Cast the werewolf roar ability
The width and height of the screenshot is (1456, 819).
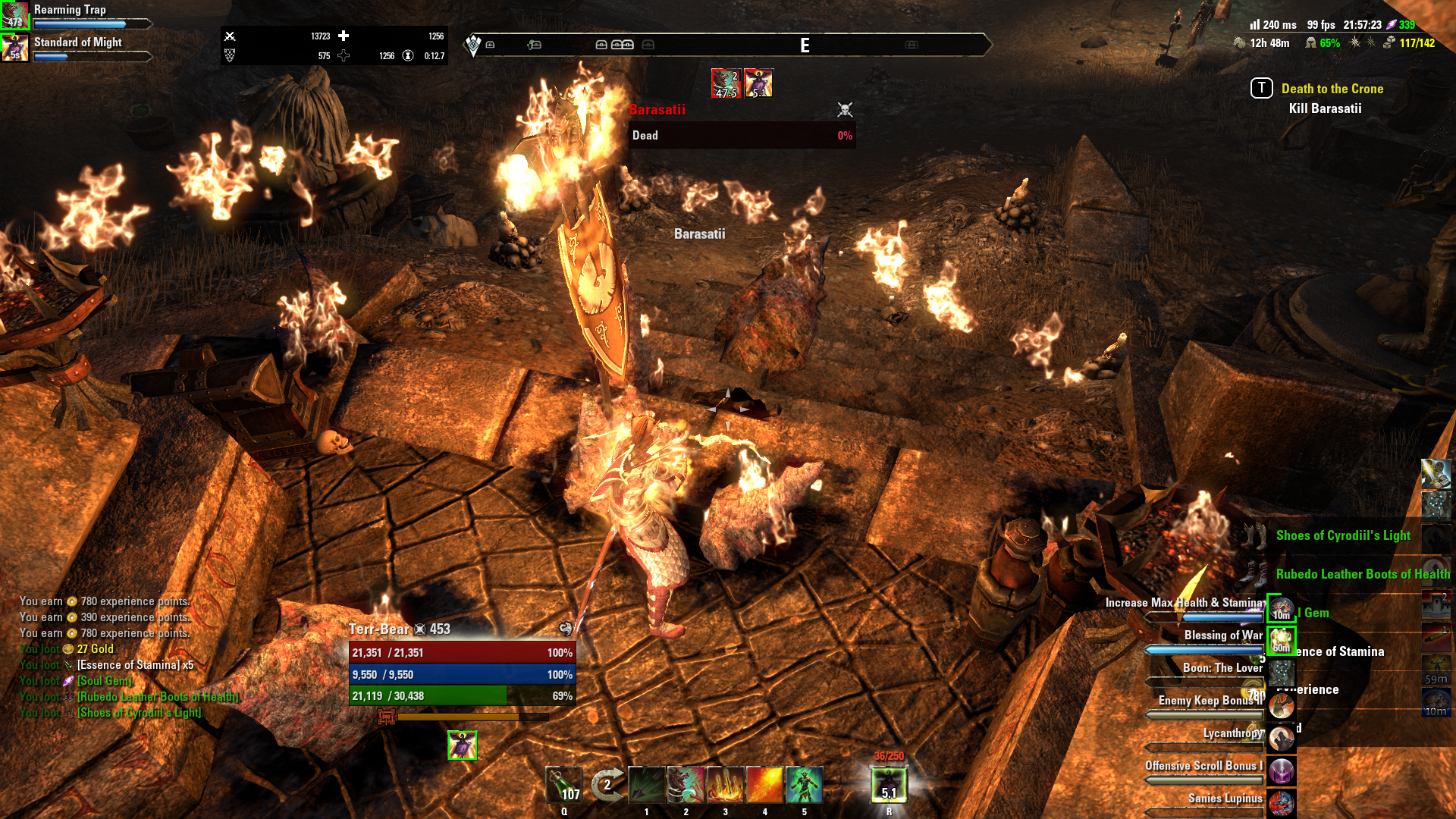pos(686,785)
